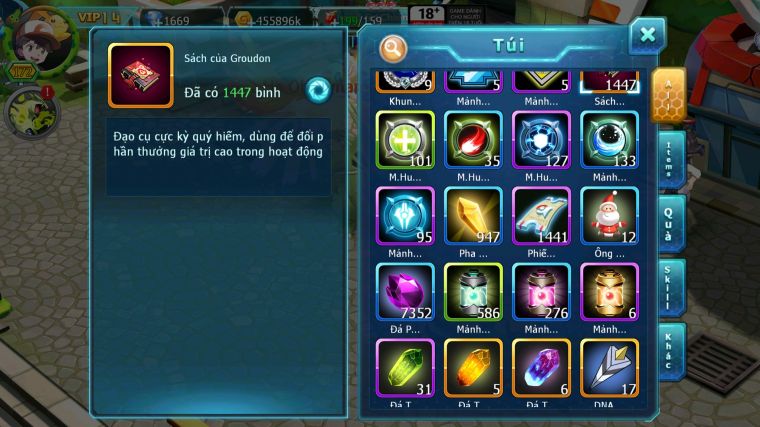Select the DNA item slot
Viewport: 760px width, 427px height.
click(x=609, y=369)
